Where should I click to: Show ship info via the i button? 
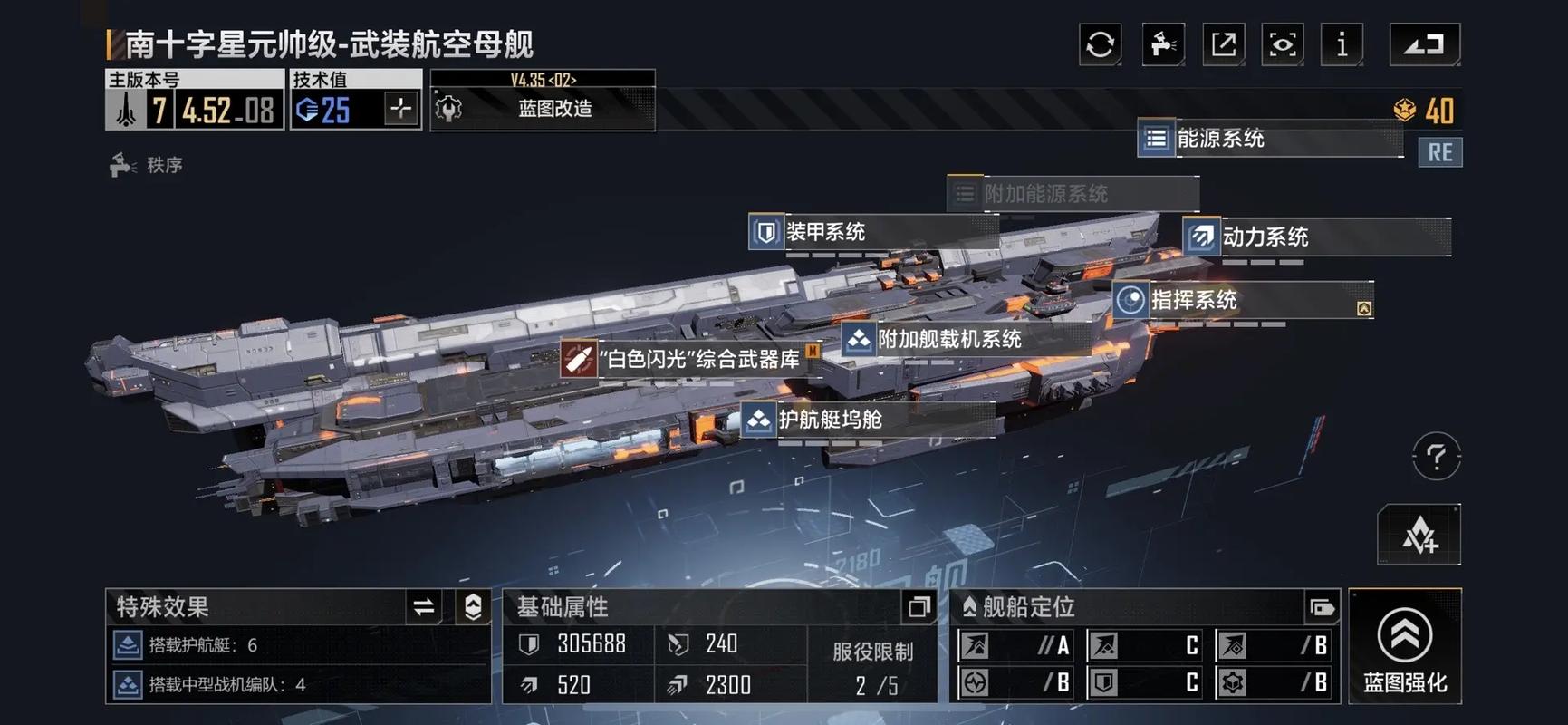[1342, 44]
